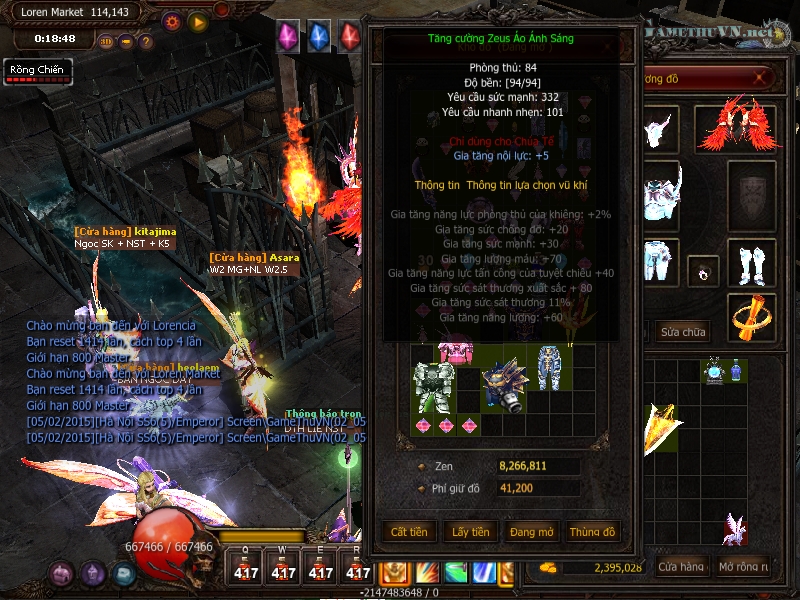Open the Cửa hàng personal shop
This screenshot has width=800, height=600.
(x=681, y=567)
